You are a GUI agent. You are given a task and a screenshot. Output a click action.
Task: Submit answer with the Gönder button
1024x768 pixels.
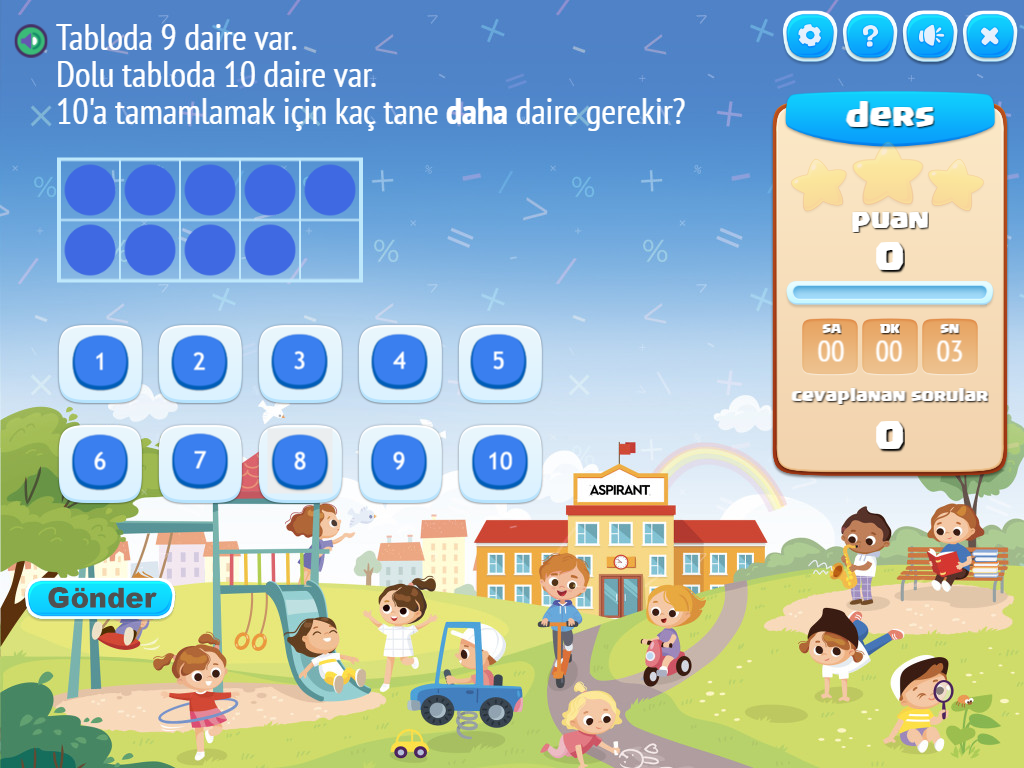(101, 599)
